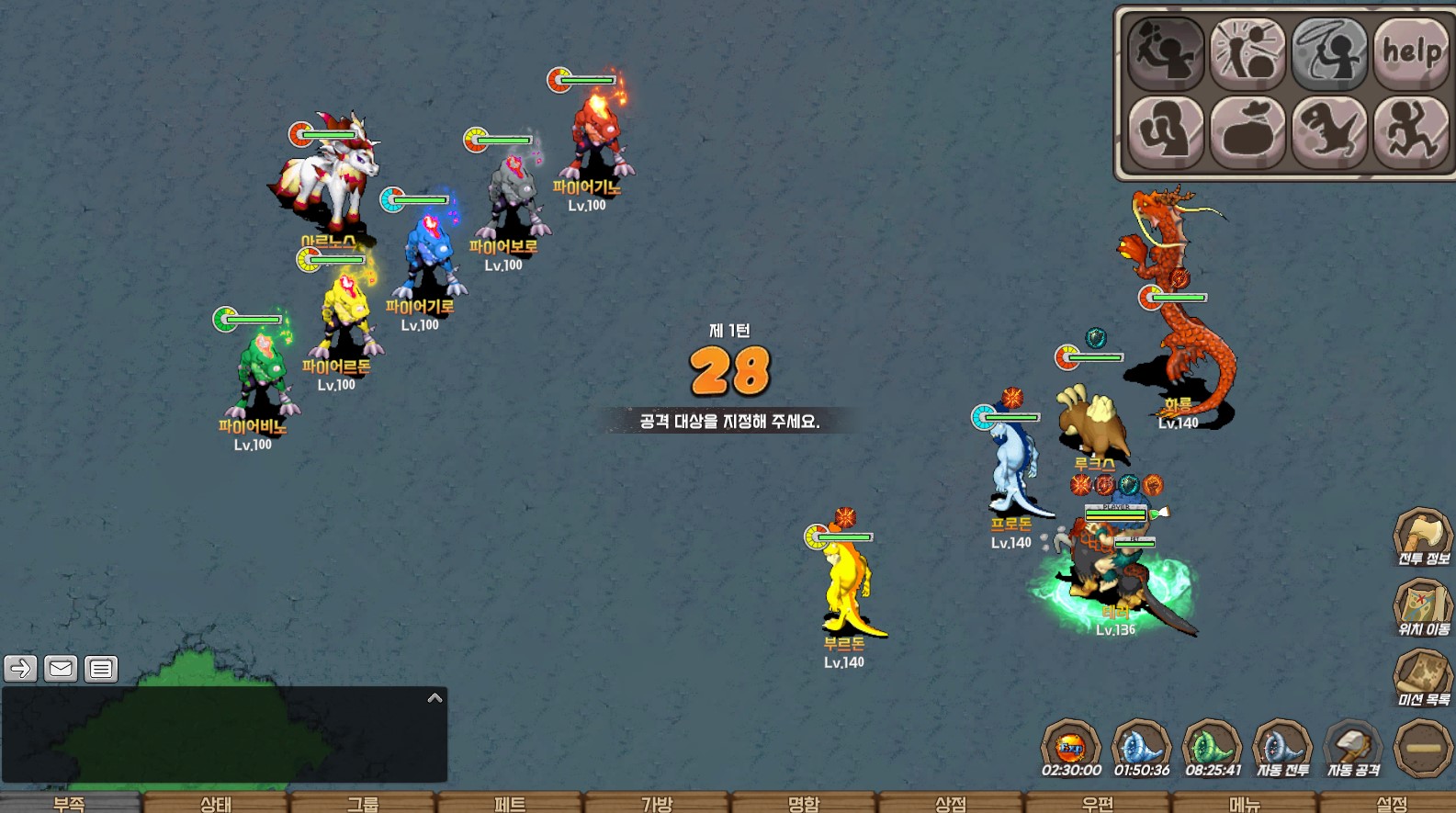
Task: Open the 상태 status tab
Action: 216,804
